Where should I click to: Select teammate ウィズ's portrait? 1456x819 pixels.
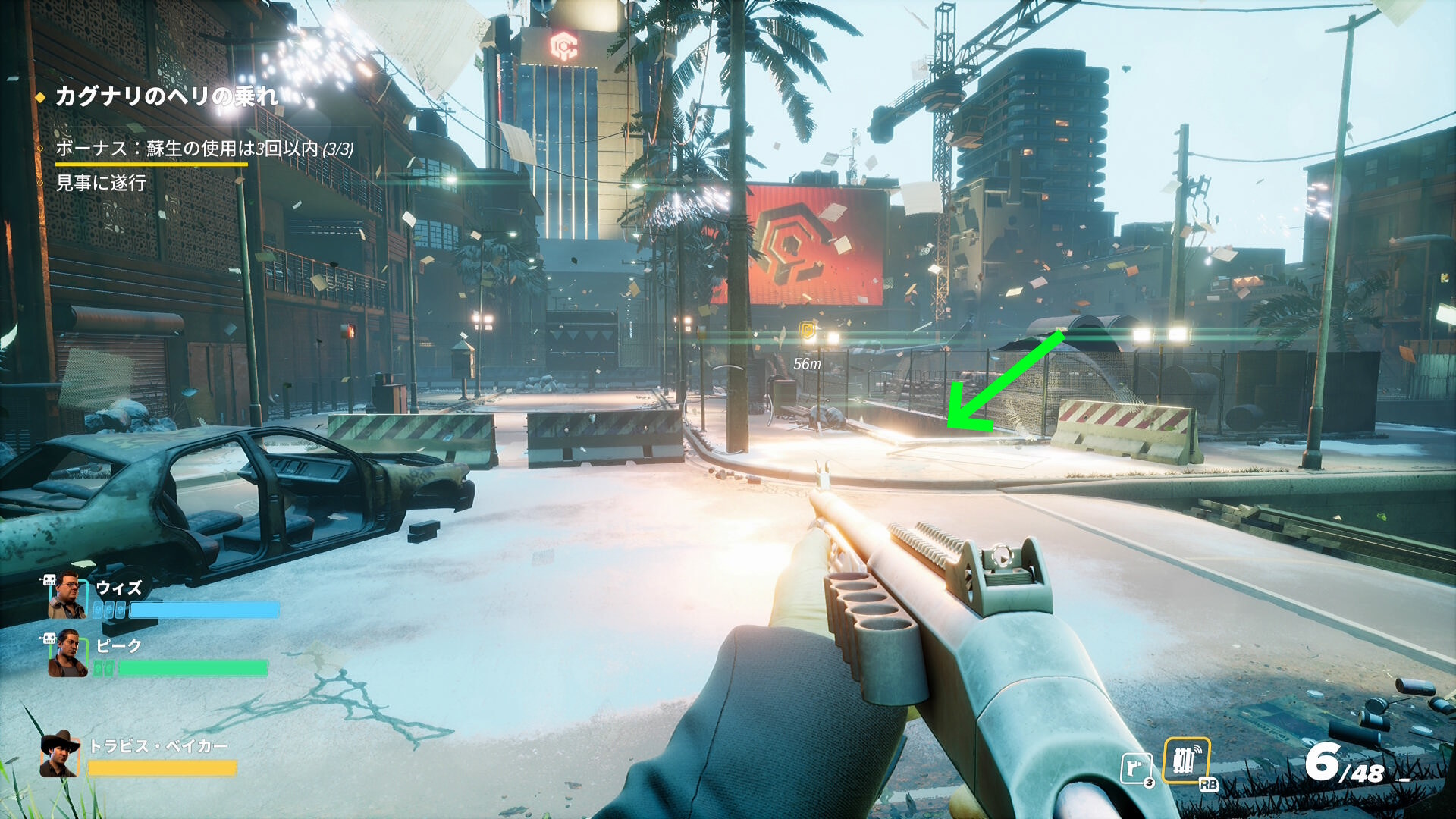tap(67, 598)
